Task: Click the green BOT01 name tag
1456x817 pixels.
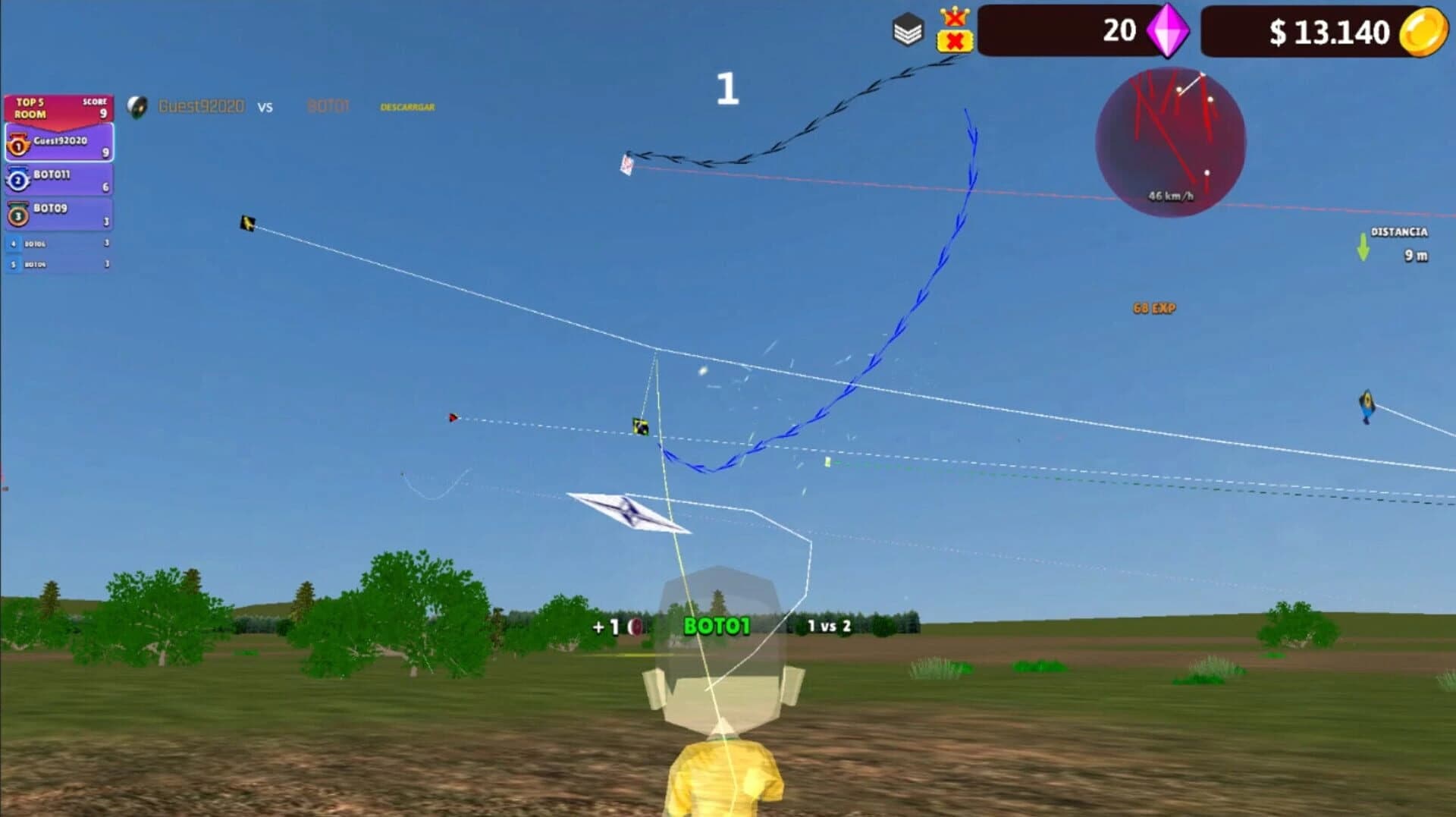Action: click(x=716, y=624)
